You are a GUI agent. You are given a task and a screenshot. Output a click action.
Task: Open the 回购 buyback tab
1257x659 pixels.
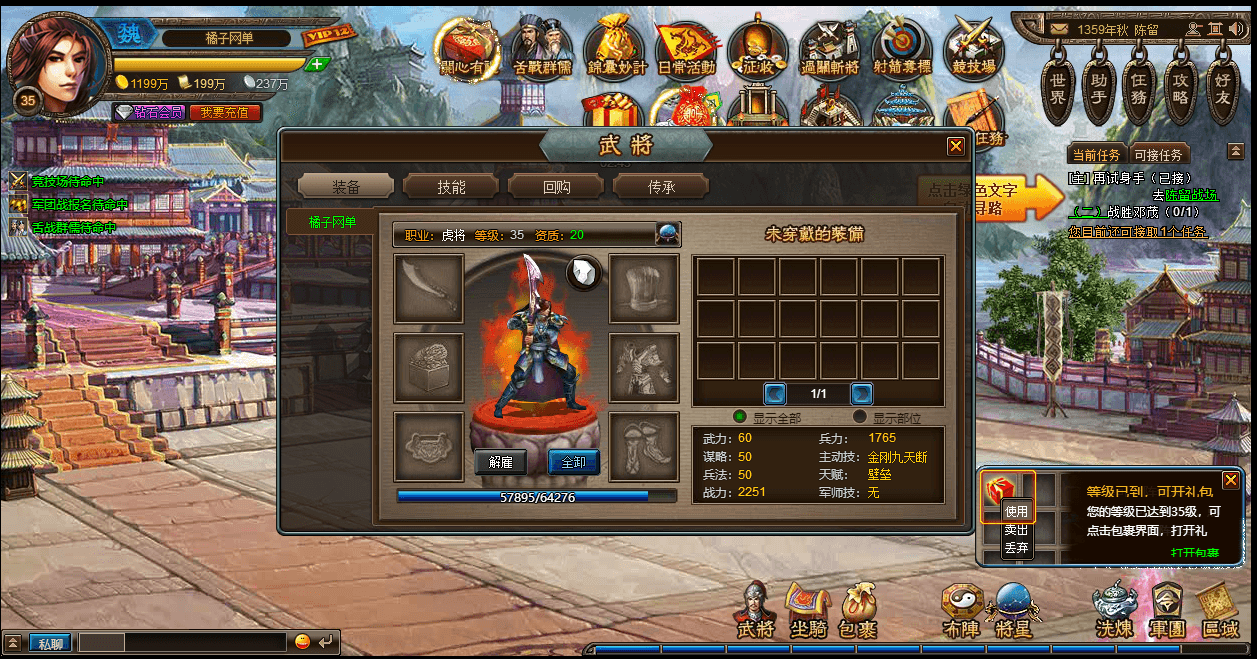click(556, 186)
